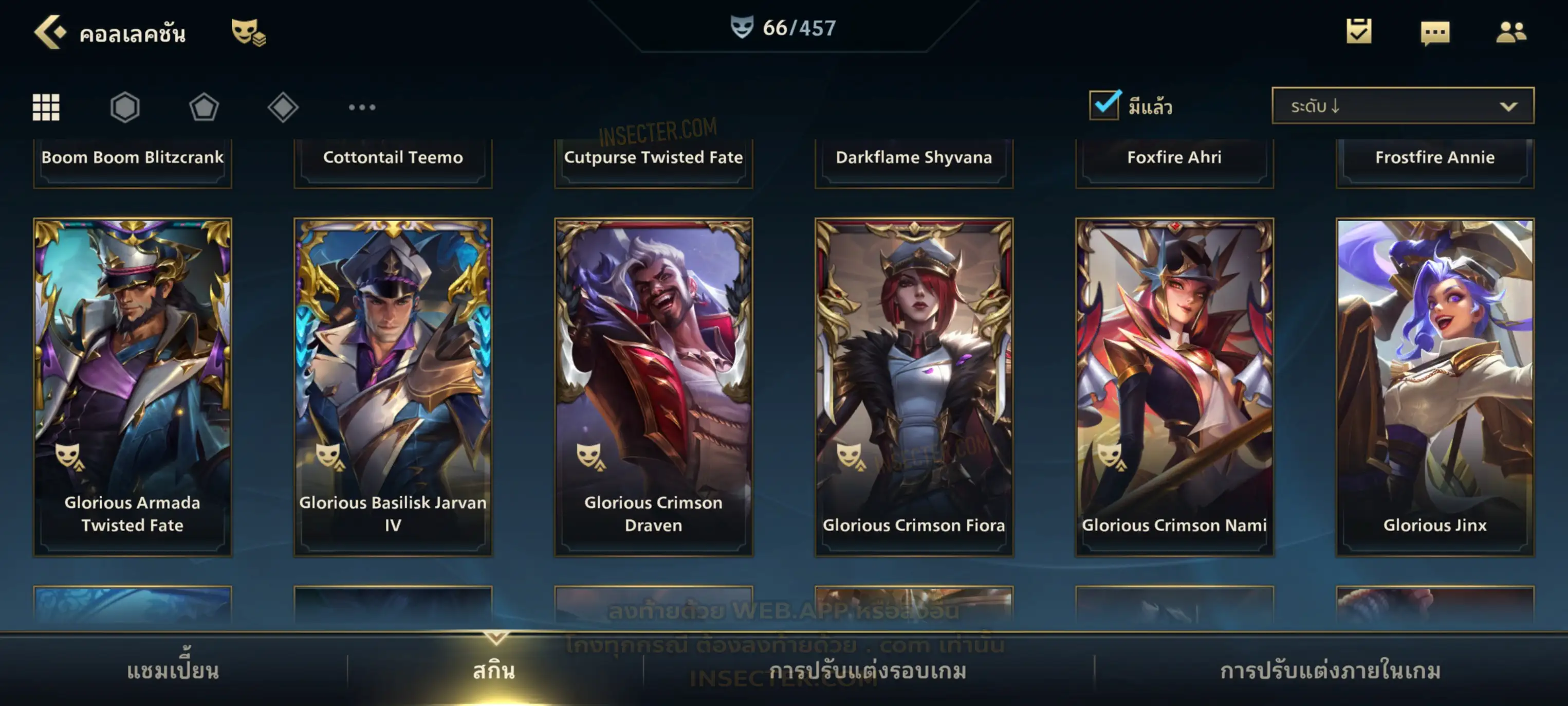The height and width of the screenshot is (706, 1568).
Task: Open the sort order dropdown
Action: tap(1403, 106)
